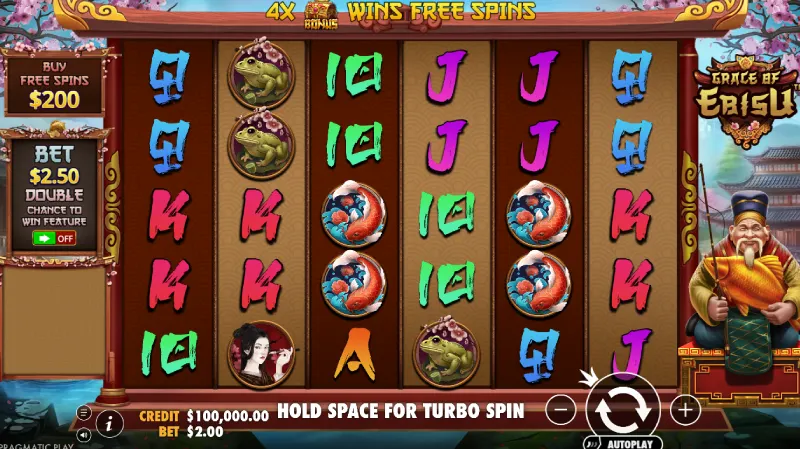Decrease the bet with the minus button

click(x=562, y=409)
